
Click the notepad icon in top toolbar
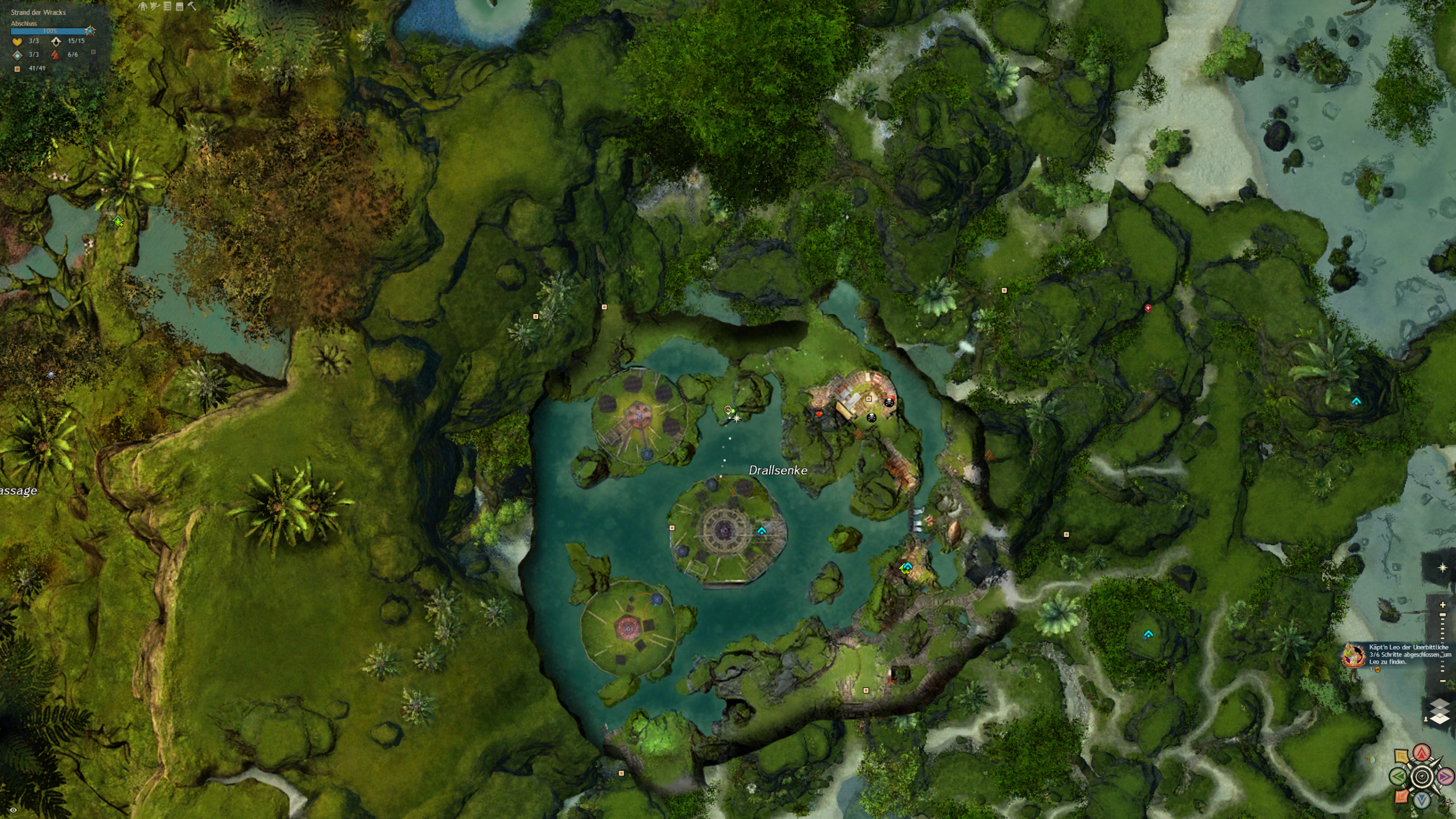point(180,6)
